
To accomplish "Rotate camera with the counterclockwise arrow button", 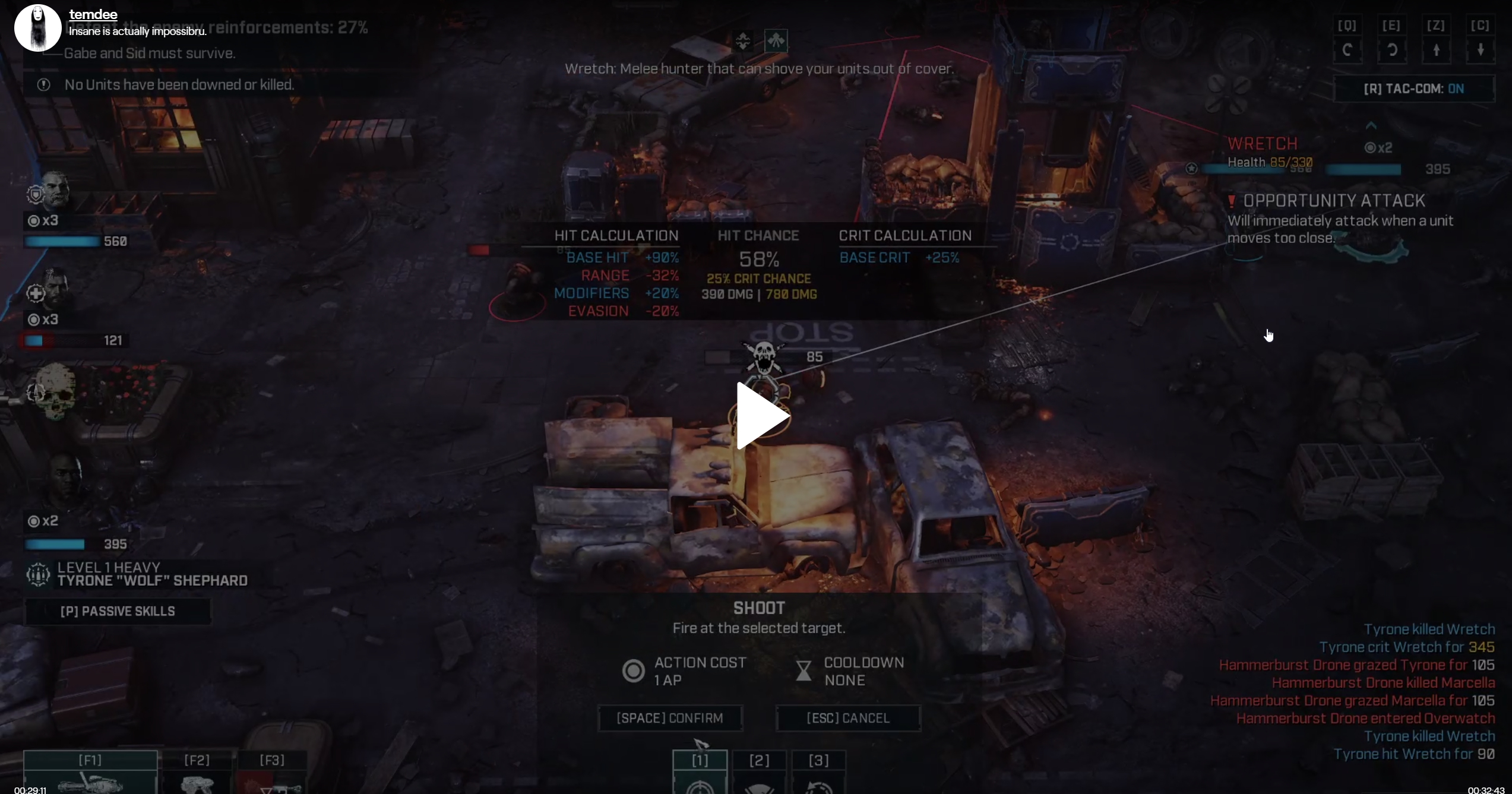I will (x=1347, y=50).
